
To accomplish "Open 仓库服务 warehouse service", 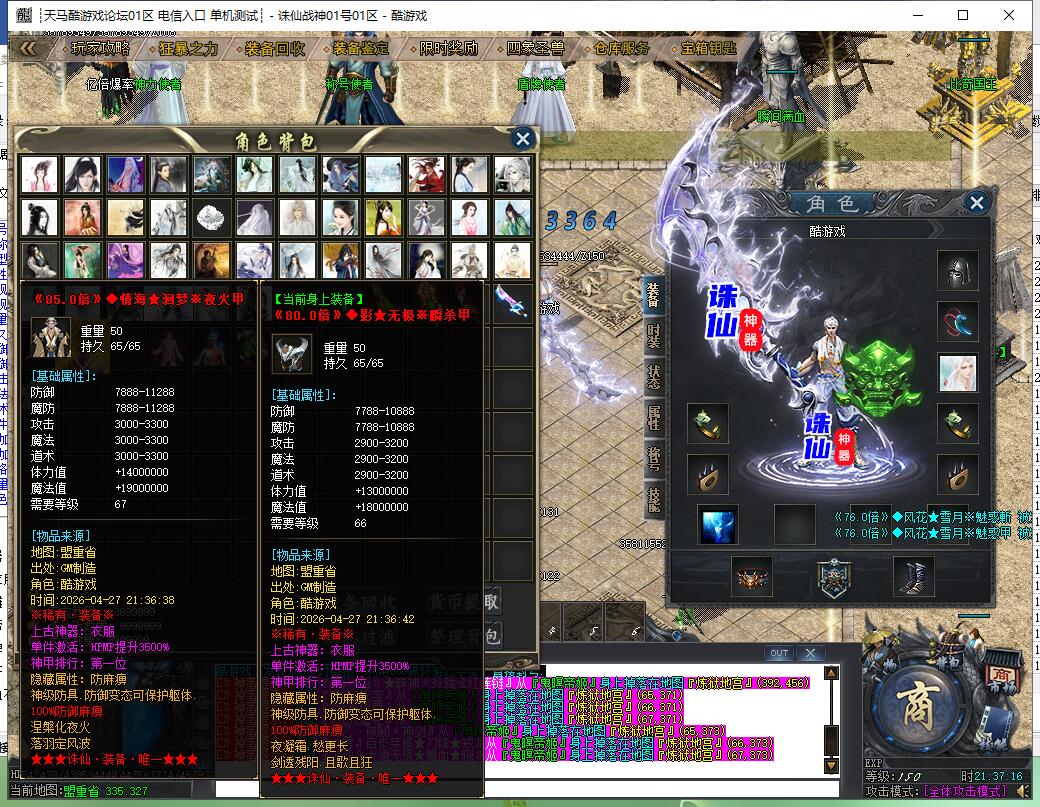I will [x=622, y=48].
